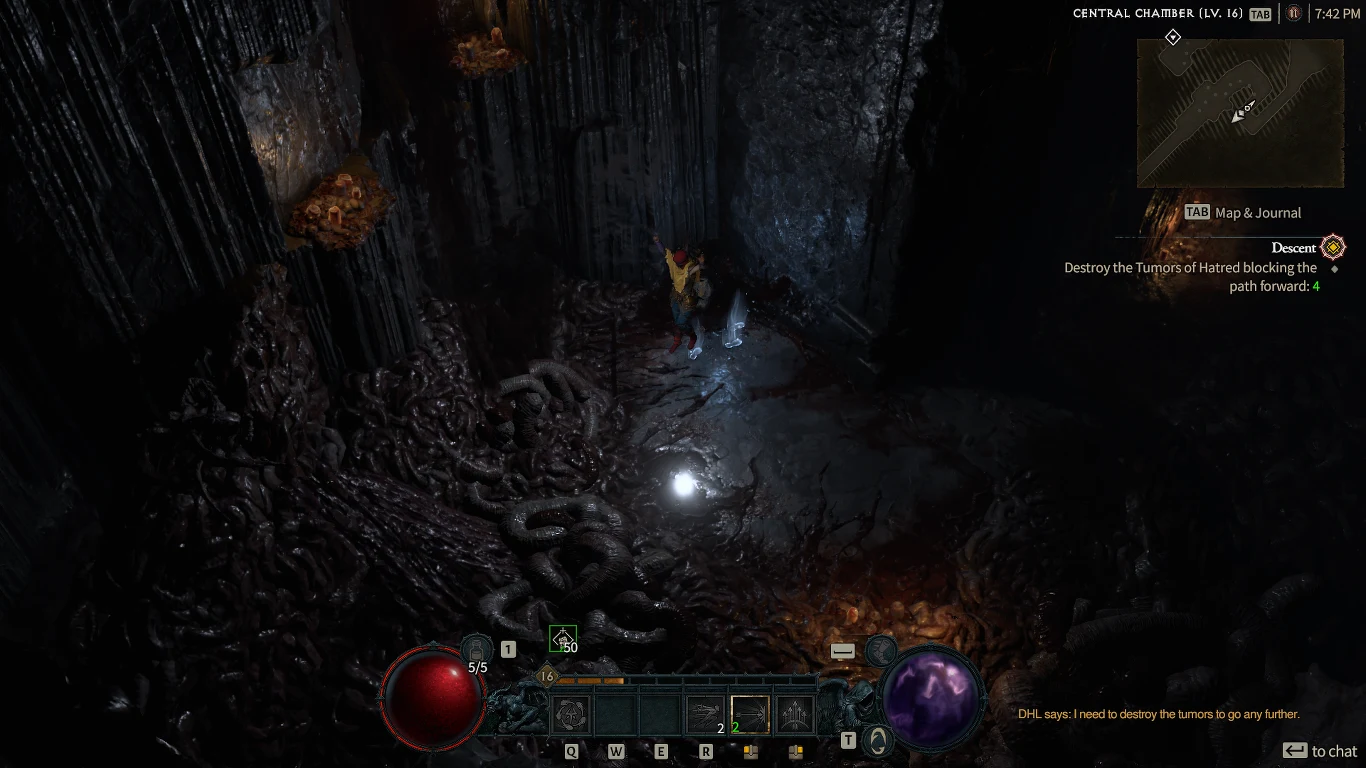This screenshot has width=1366, height=768.
Task: Click the quest tracker diamond pin toggle
Action: (1333, 267)
